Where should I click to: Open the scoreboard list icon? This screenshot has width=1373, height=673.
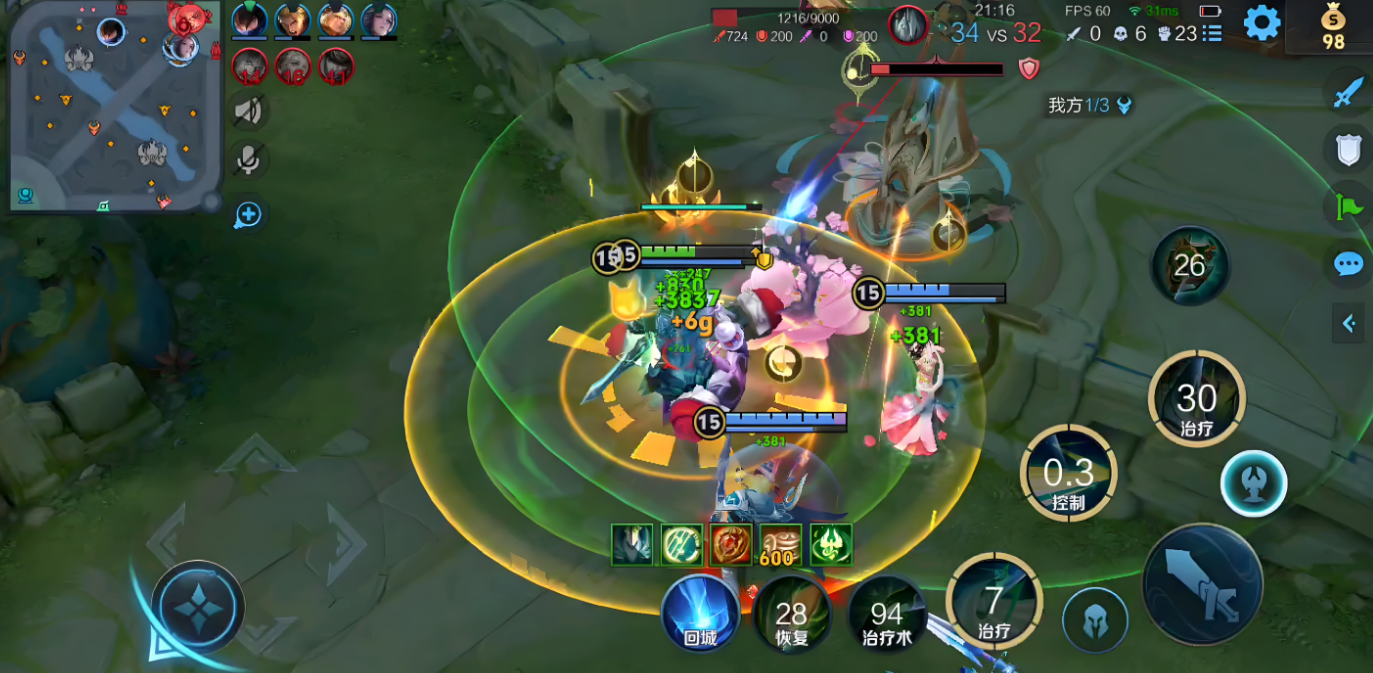pos(1212,34)
